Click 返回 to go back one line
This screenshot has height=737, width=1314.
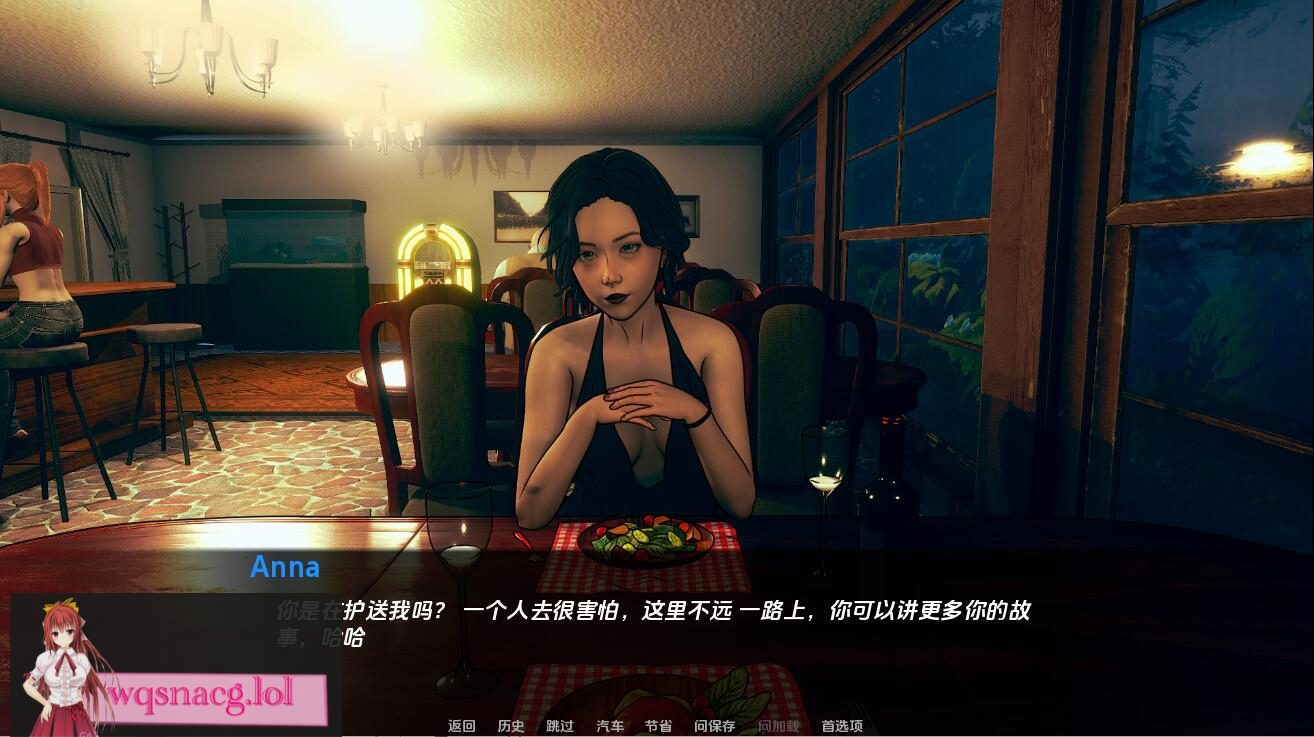pyautogui.click(x=460, y=727)
